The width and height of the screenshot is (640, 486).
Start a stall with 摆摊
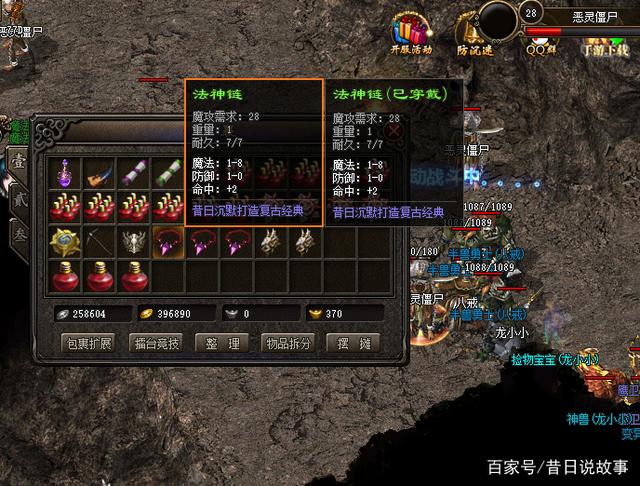click(x=355, y=344)
